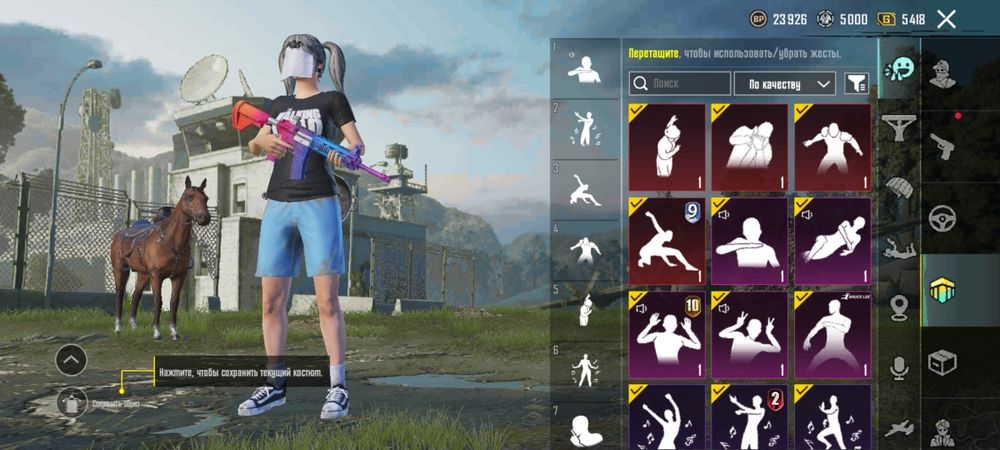1000x450 pixels.
Task: Choose the emote tile with the 9 badge
Action: coord(667,241)
